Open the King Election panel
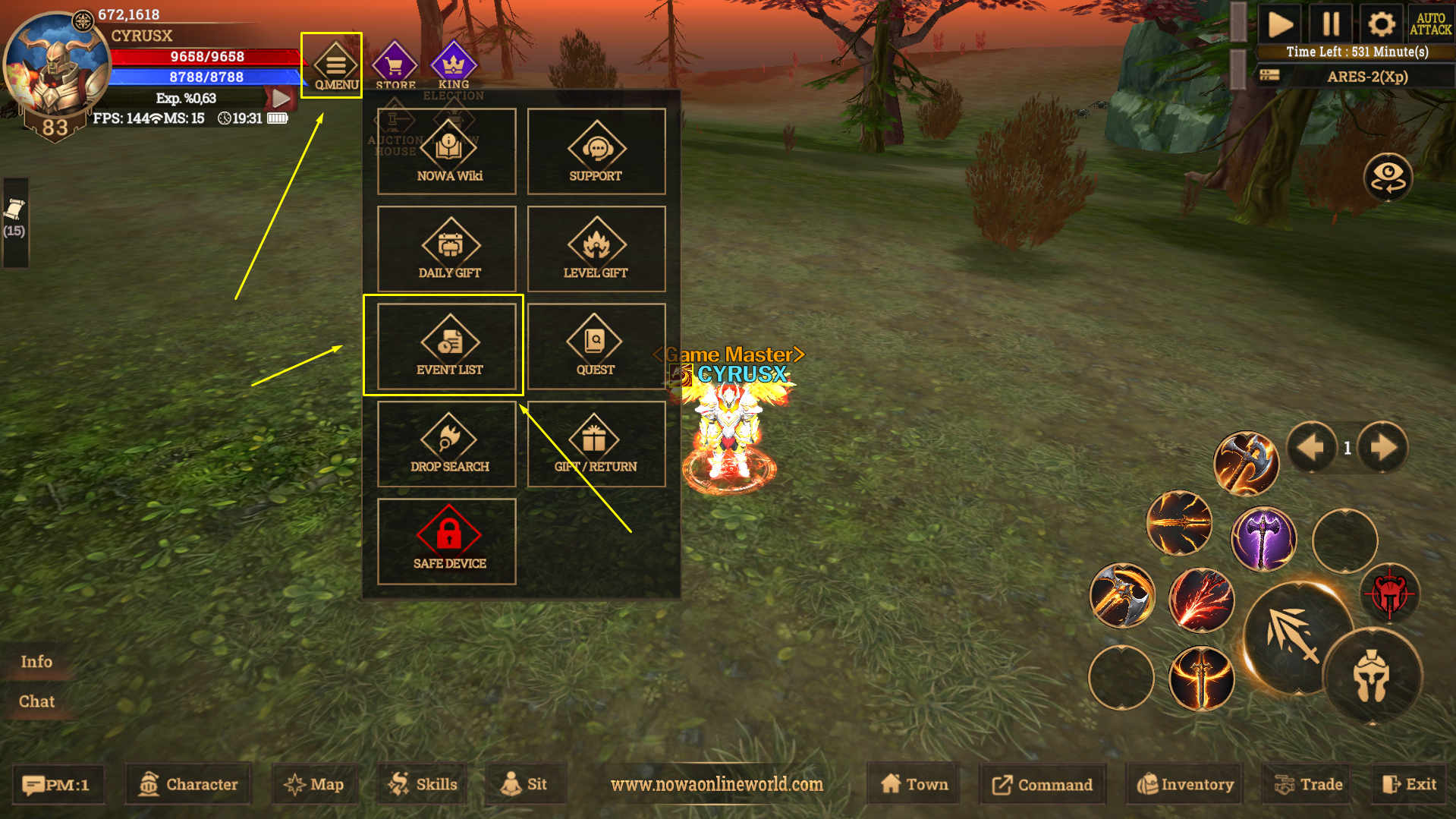 tap(453, 67)
